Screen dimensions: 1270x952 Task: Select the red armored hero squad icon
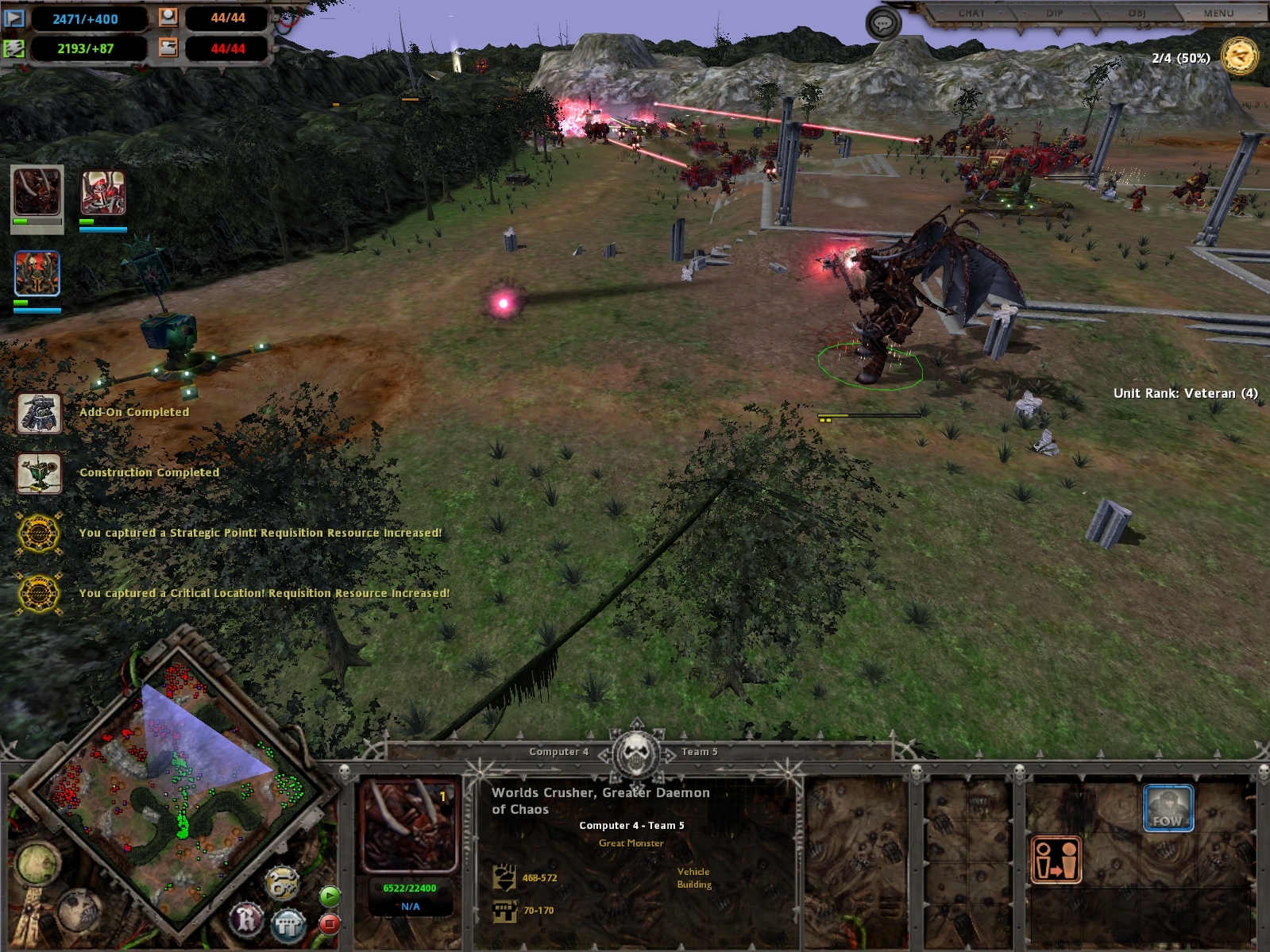[x=103, y=193]
